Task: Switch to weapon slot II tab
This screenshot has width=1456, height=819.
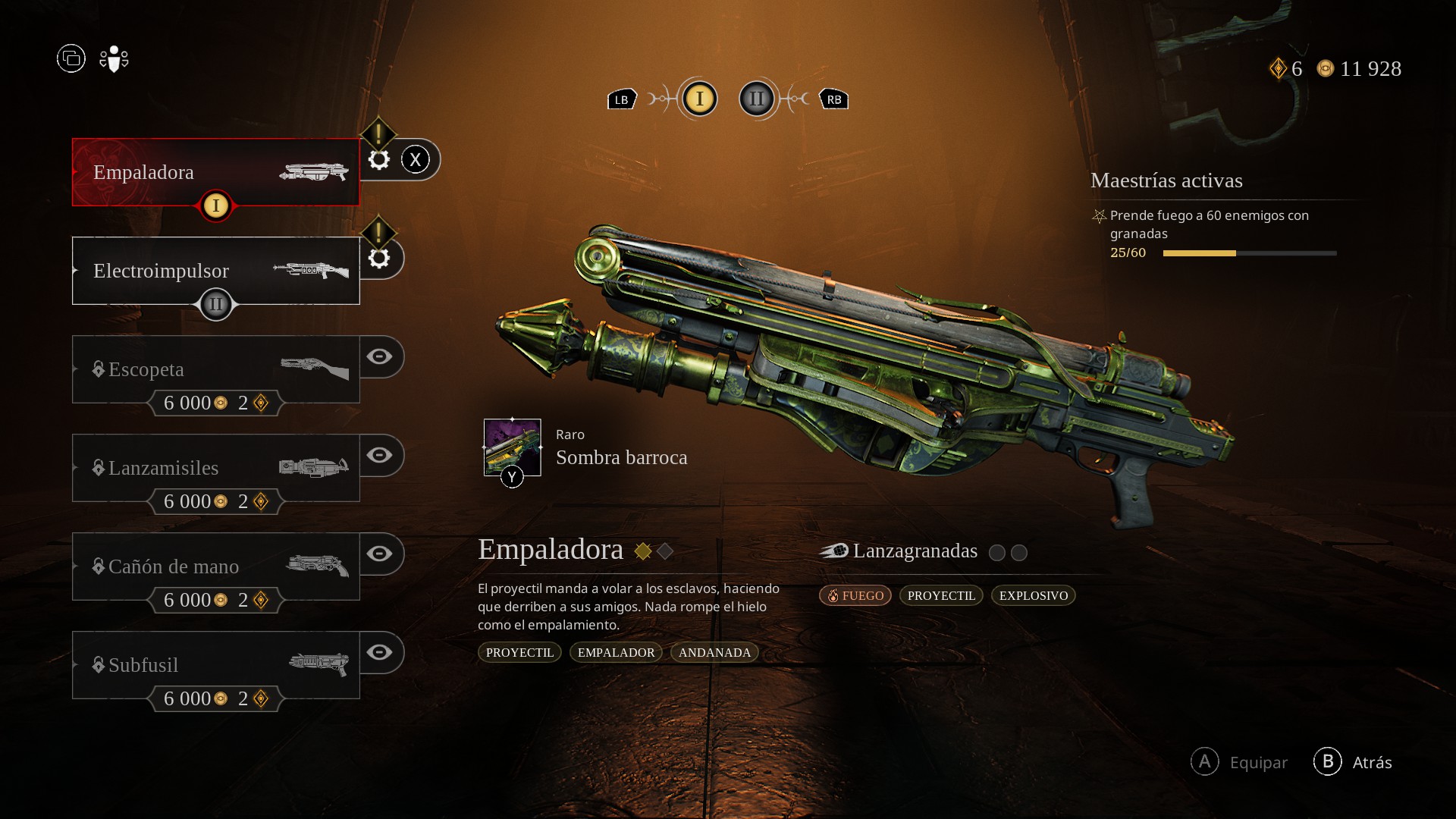Action: [757, 99]
